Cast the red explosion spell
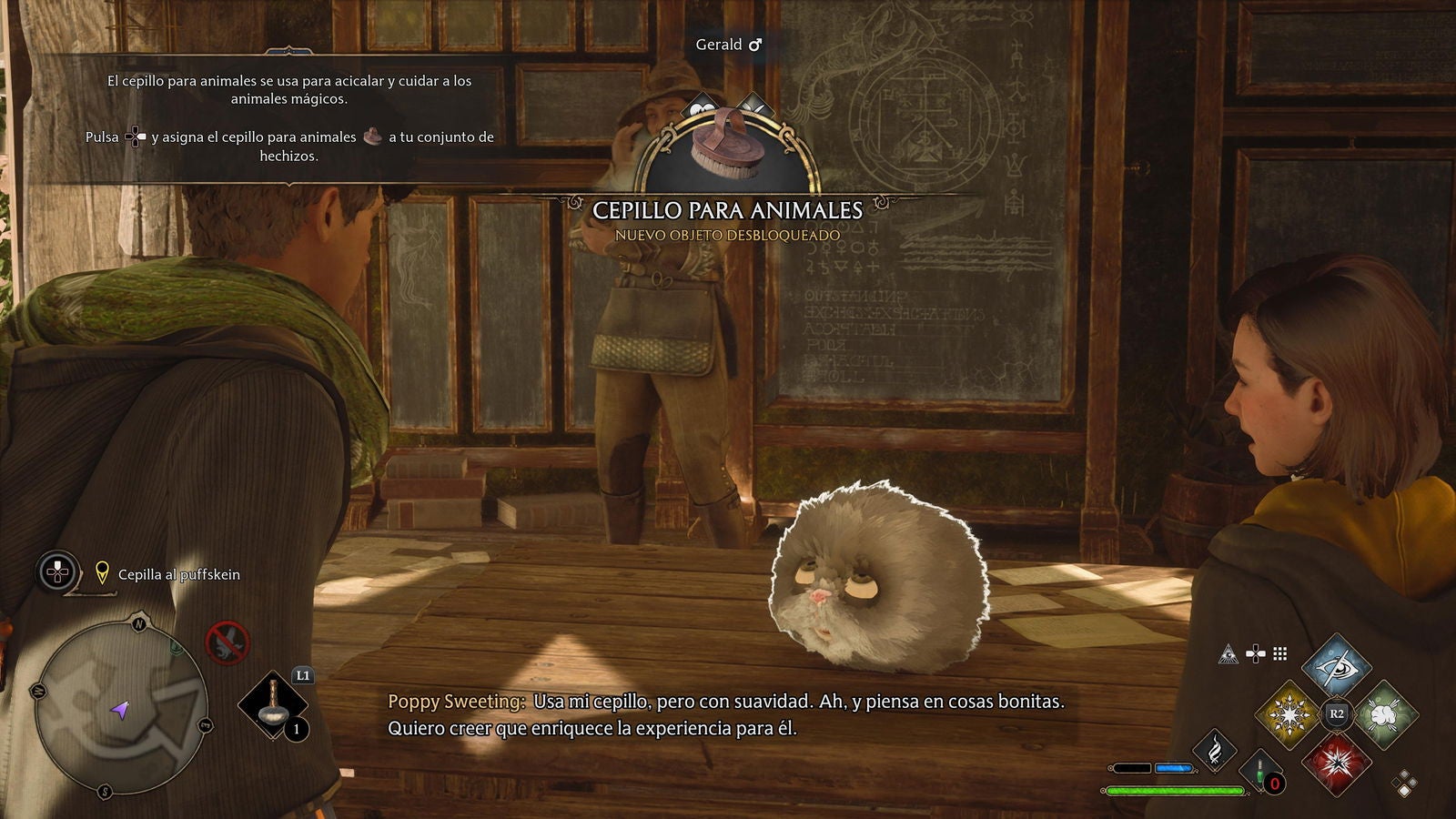 tap(1336, 762)
